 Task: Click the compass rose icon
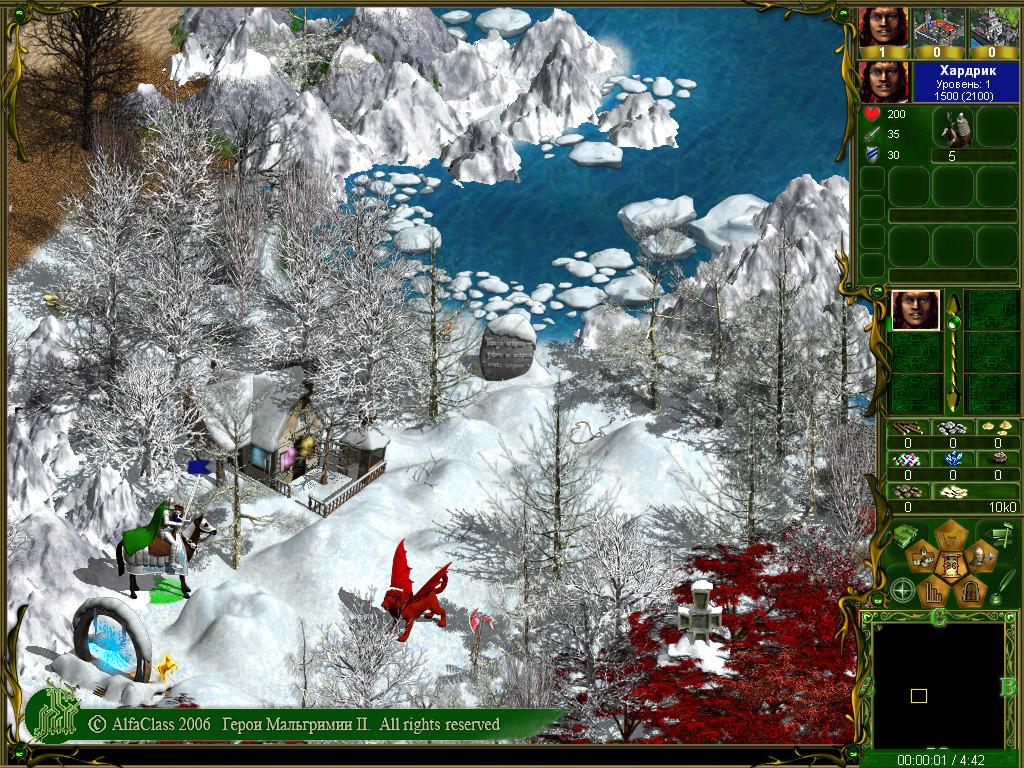pos(903,591)
